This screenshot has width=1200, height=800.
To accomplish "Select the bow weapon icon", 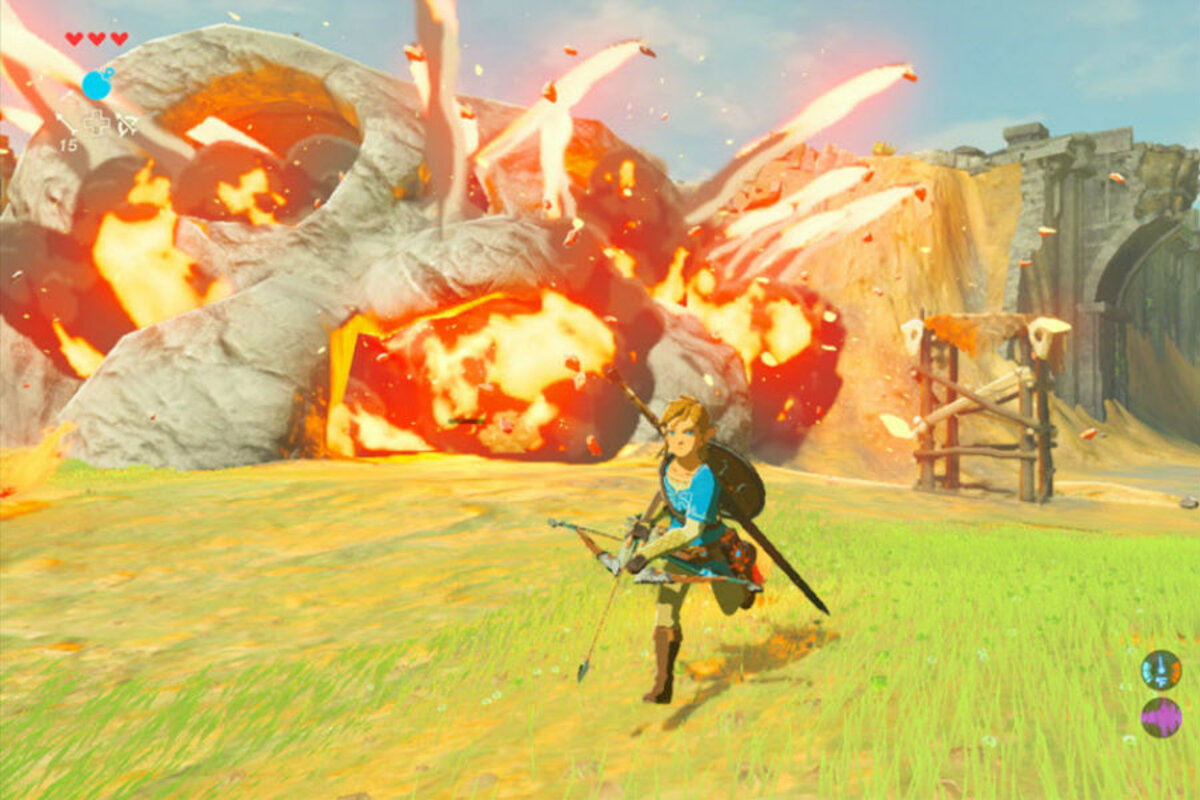I will pyautogui.click(x=127, y=124).
